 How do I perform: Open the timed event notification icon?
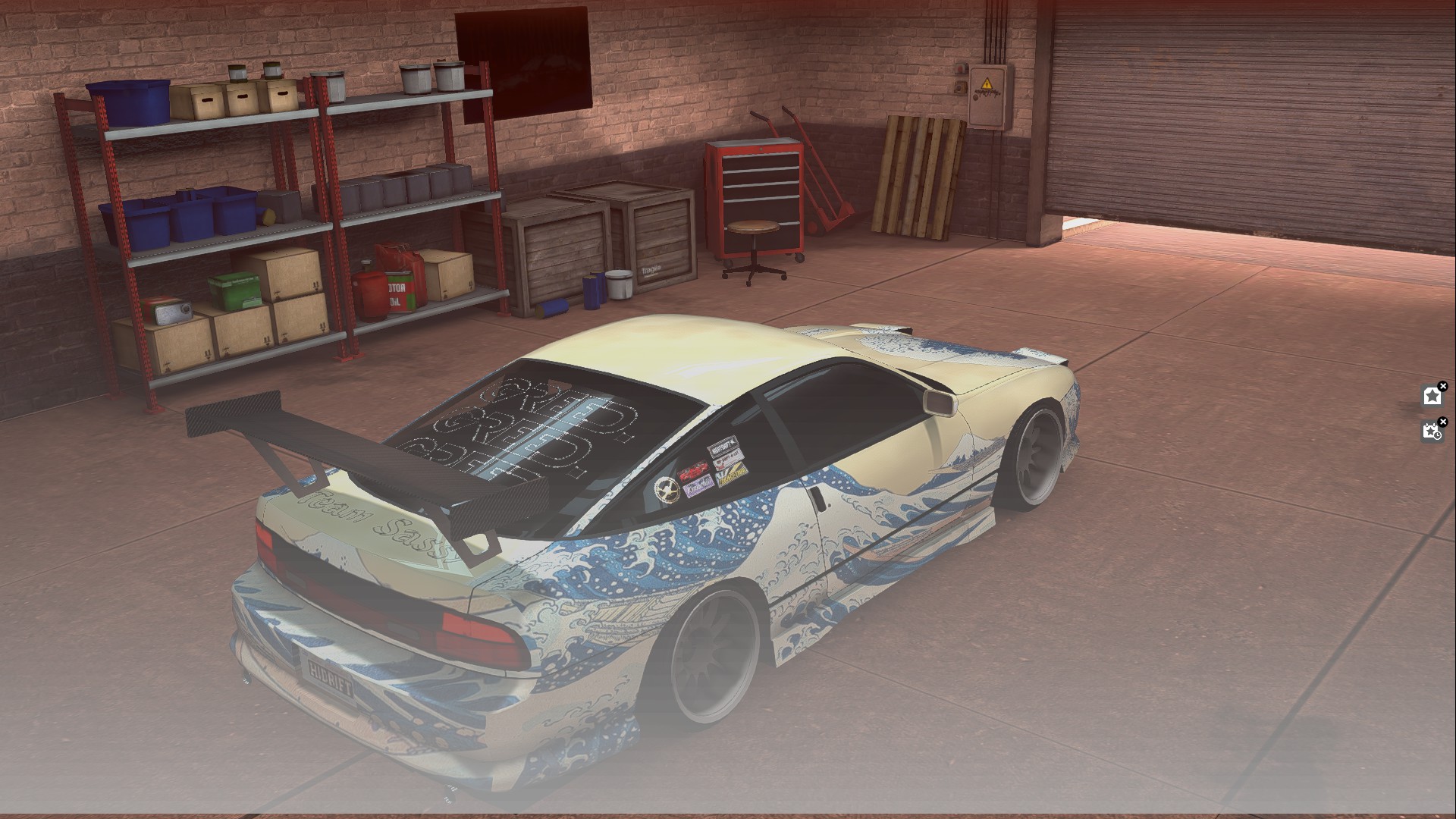point(1431,432)
